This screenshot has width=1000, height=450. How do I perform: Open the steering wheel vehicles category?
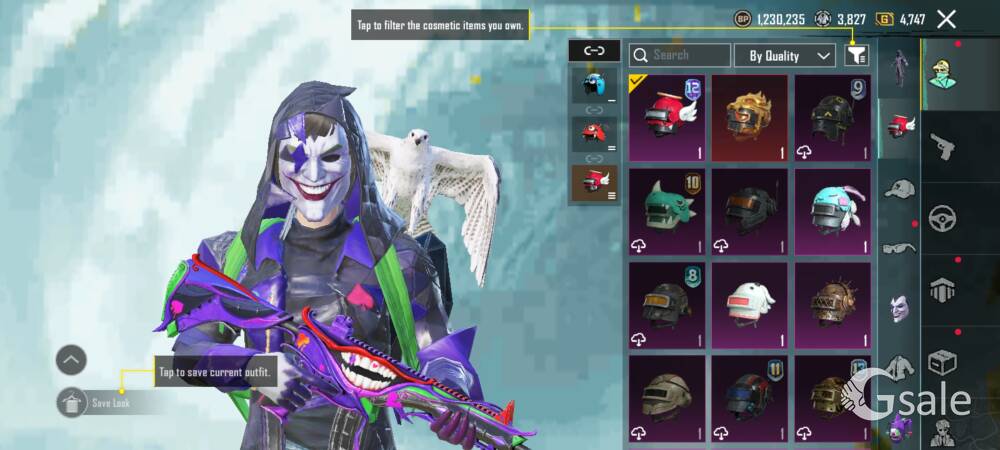point(941,218)
